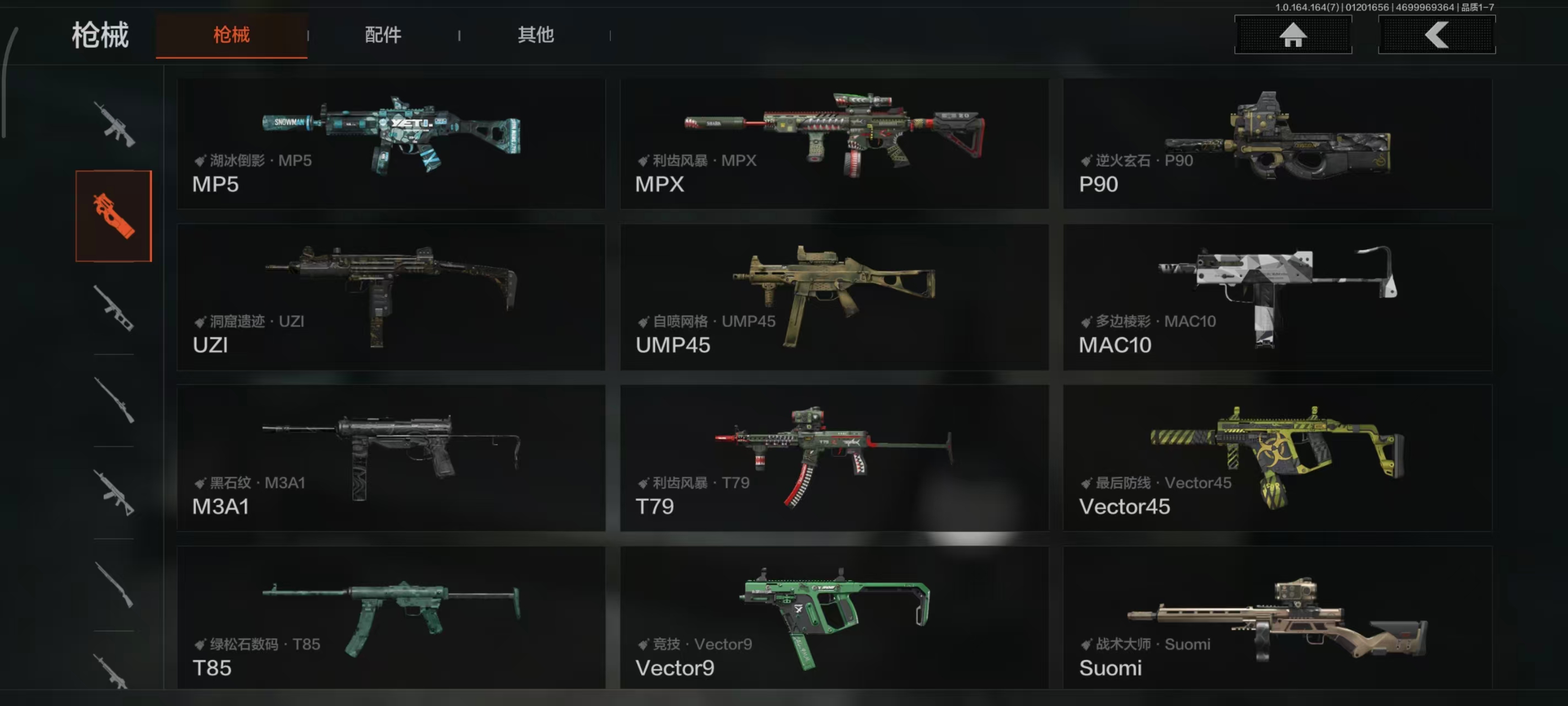Choose the MAC10 weapon card
Viewport: 1568px width, 706px height.
click(1277, 297)
